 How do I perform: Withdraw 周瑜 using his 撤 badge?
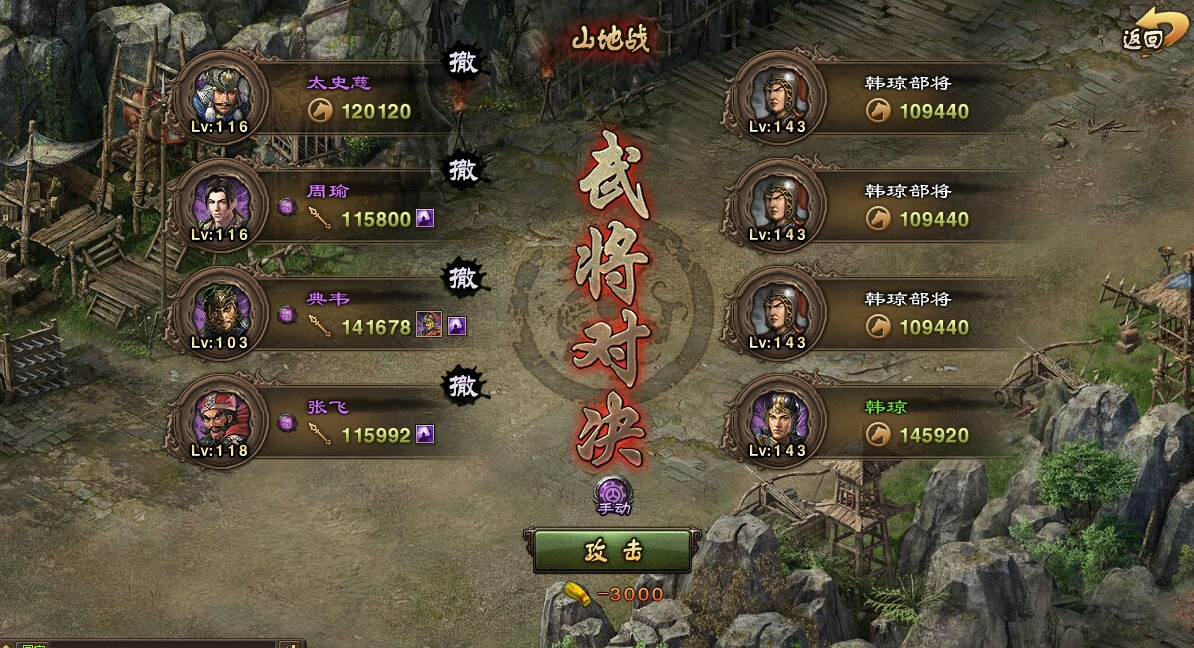[x=463, y=170]
